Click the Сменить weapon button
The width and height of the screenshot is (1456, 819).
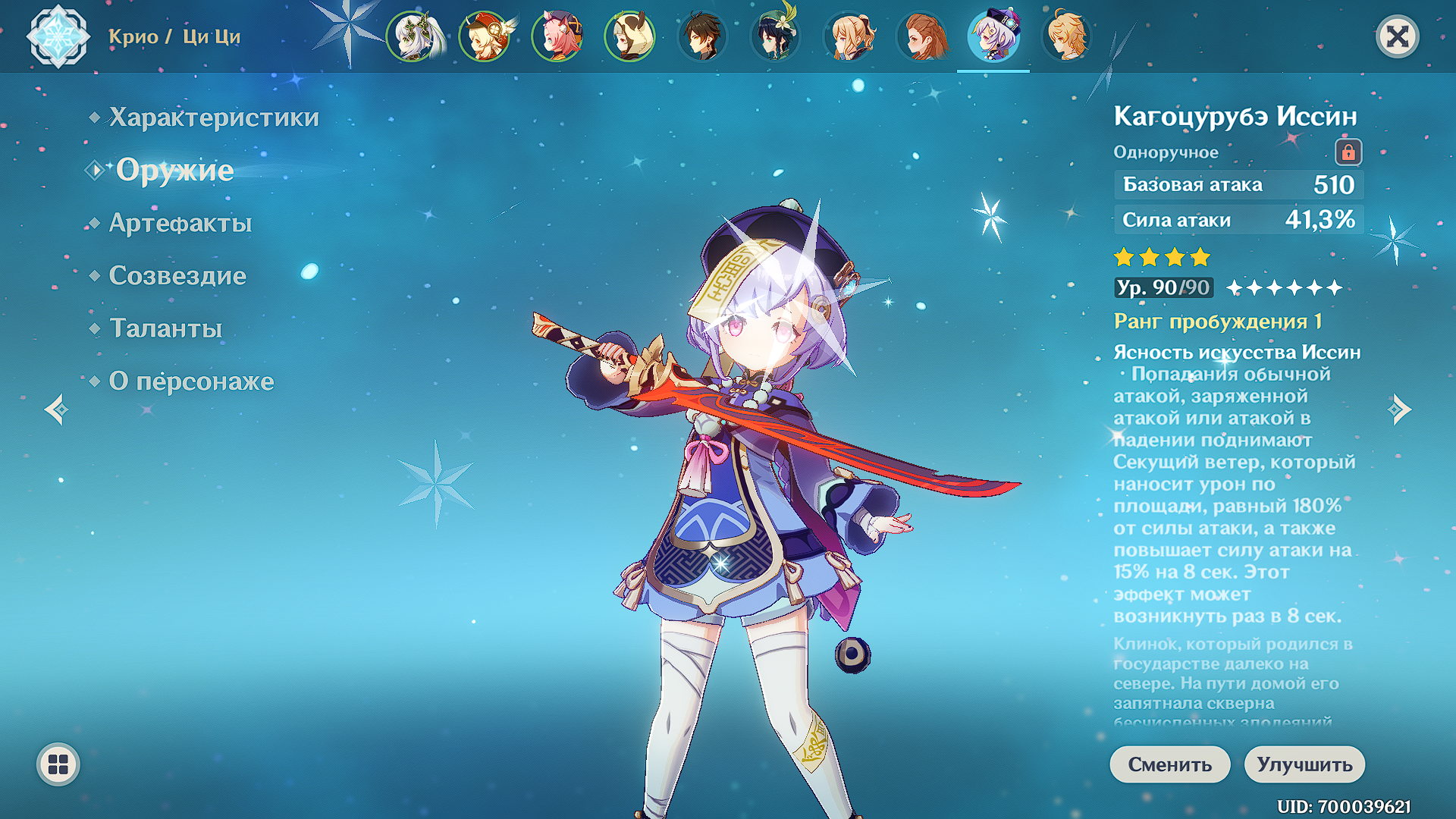[x=1169, y=764]
